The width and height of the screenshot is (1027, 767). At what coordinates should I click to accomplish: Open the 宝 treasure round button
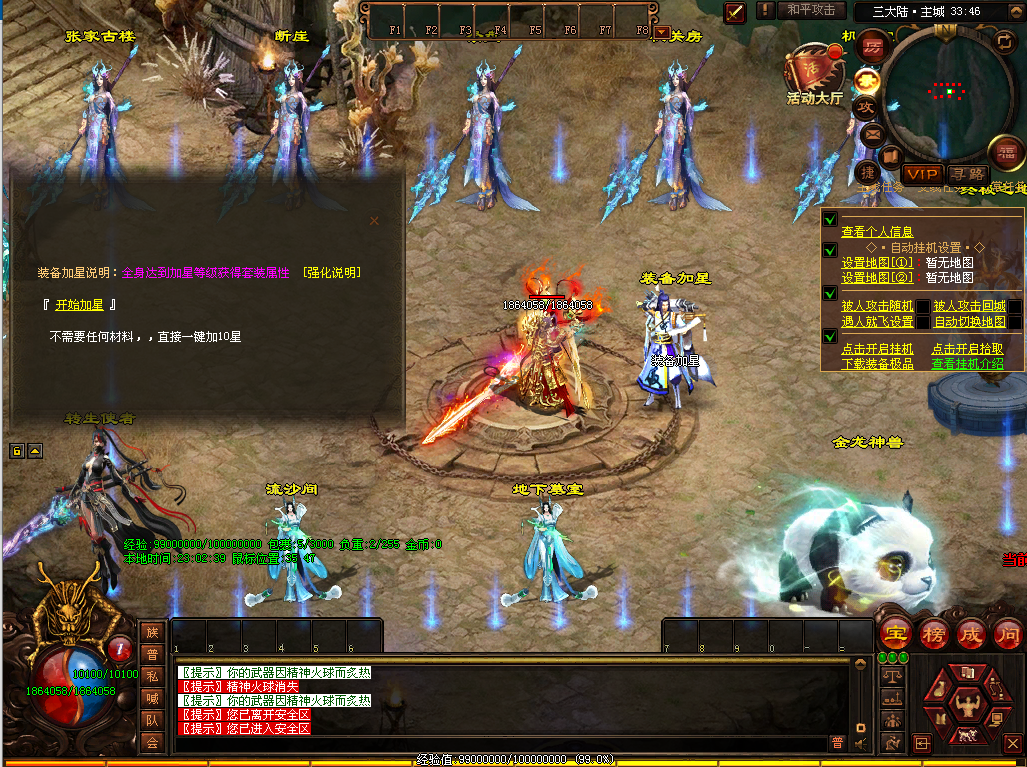[x=895, y=634]
